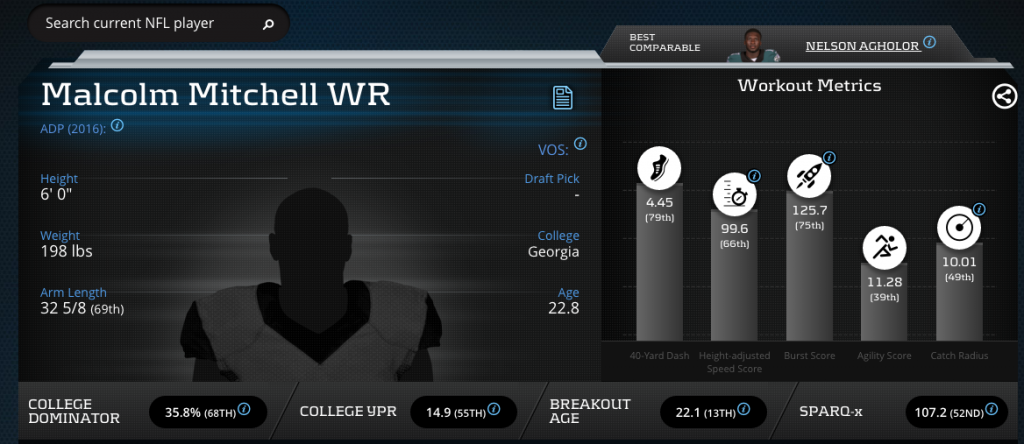
Task: Open Nelson Agholor's comparable player link
Action: pyautogui.click(x=862, y=44)
